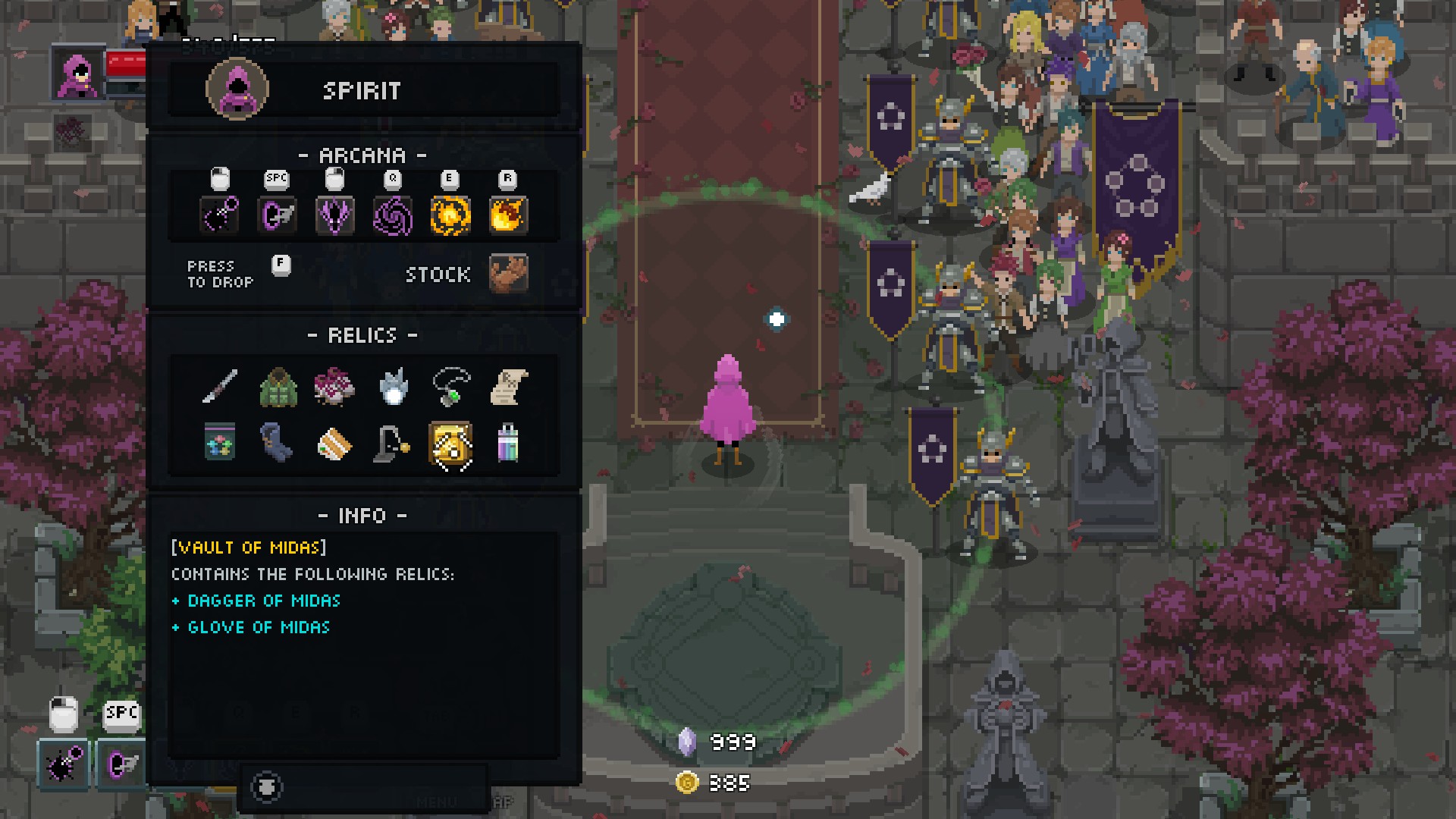Click the Spirit hooded character portrait
The height and width of the screenshot is (819, 1456).
[237, 89]
